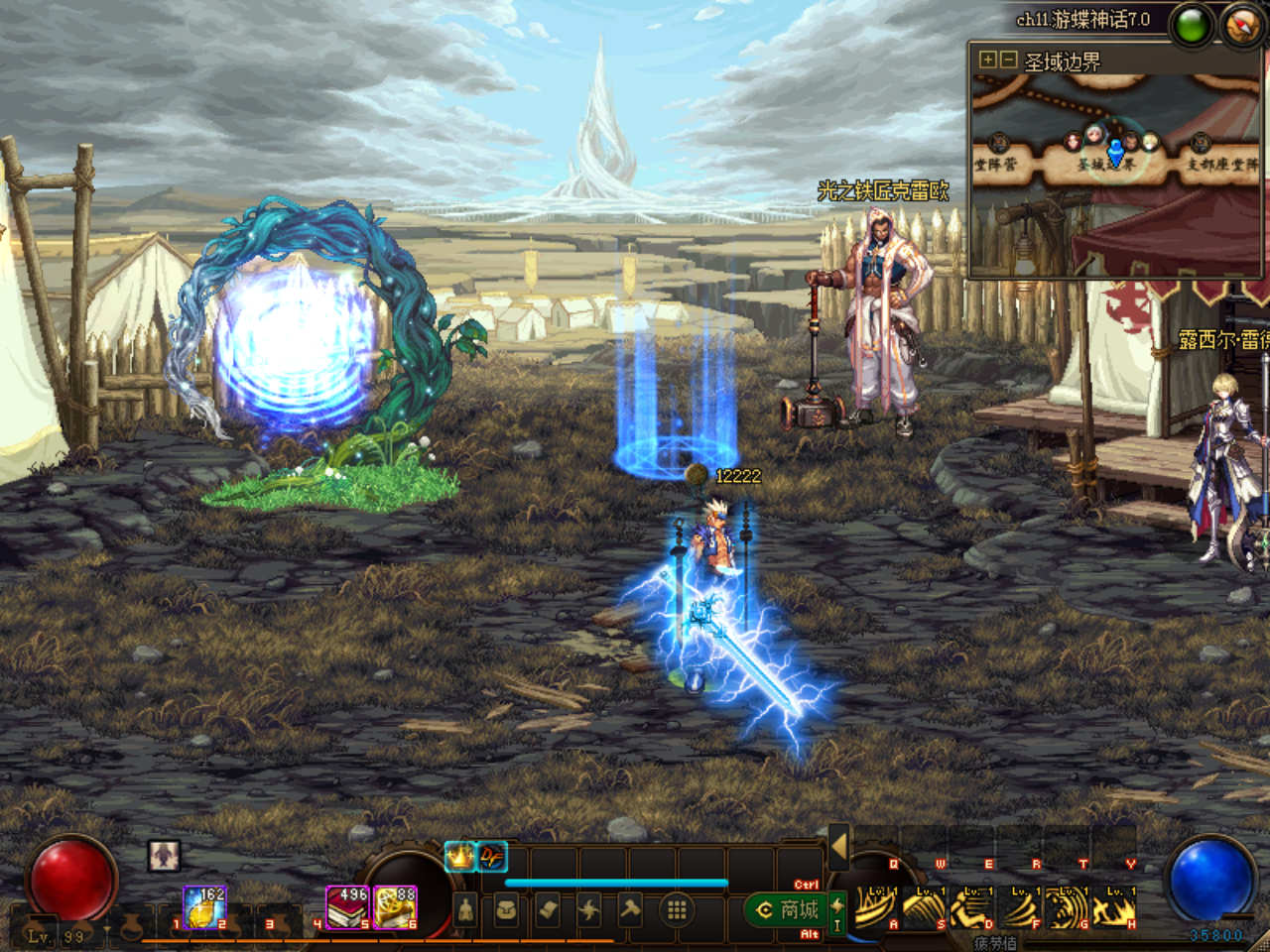Click the lightning icon above the I key
The image size is (1270, 952).
tap(836, 902)
